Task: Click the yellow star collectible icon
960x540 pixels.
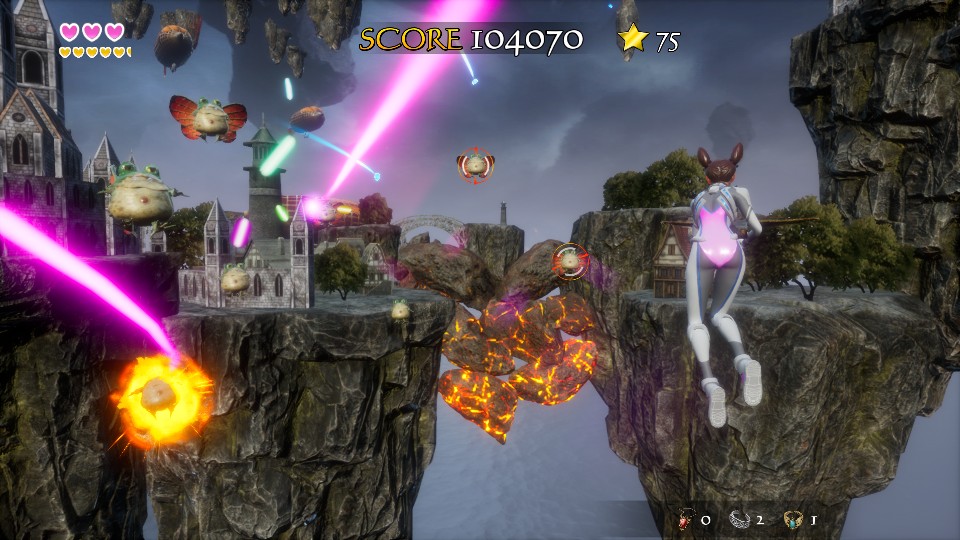Action: click(x=633, y=39)
